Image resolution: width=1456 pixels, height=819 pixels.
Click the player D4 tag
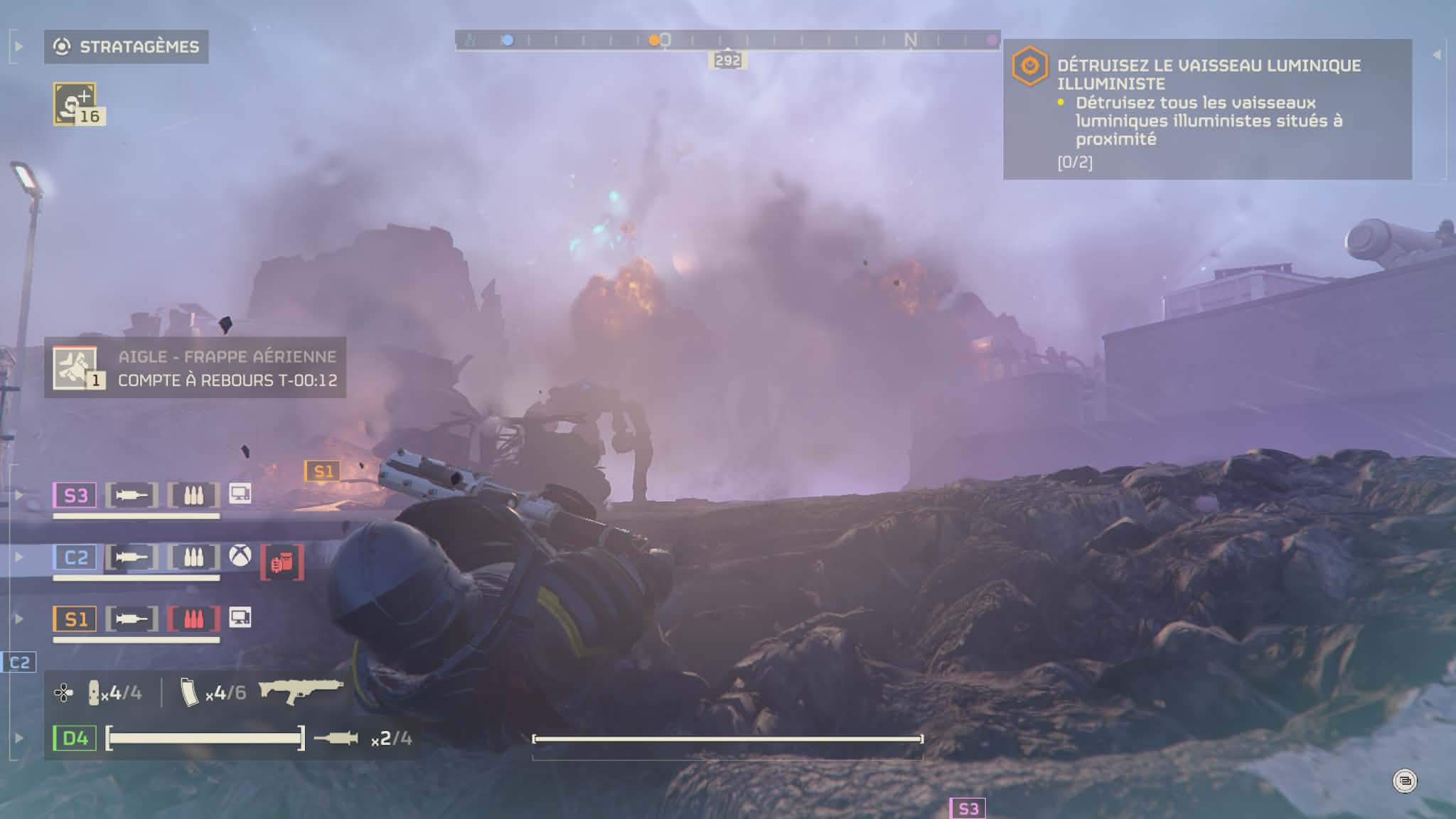click(x=75, y=738)
